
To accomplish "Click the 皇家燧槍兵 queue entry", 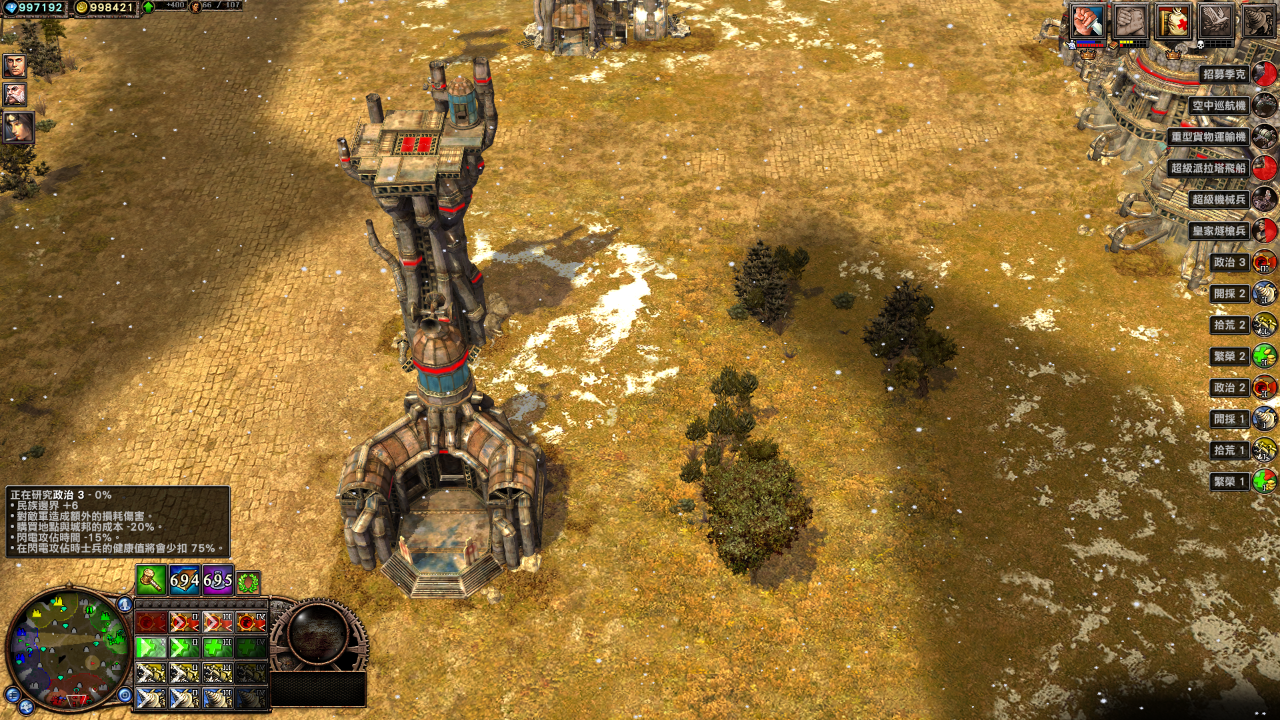I will click(x=1219, y=230).
